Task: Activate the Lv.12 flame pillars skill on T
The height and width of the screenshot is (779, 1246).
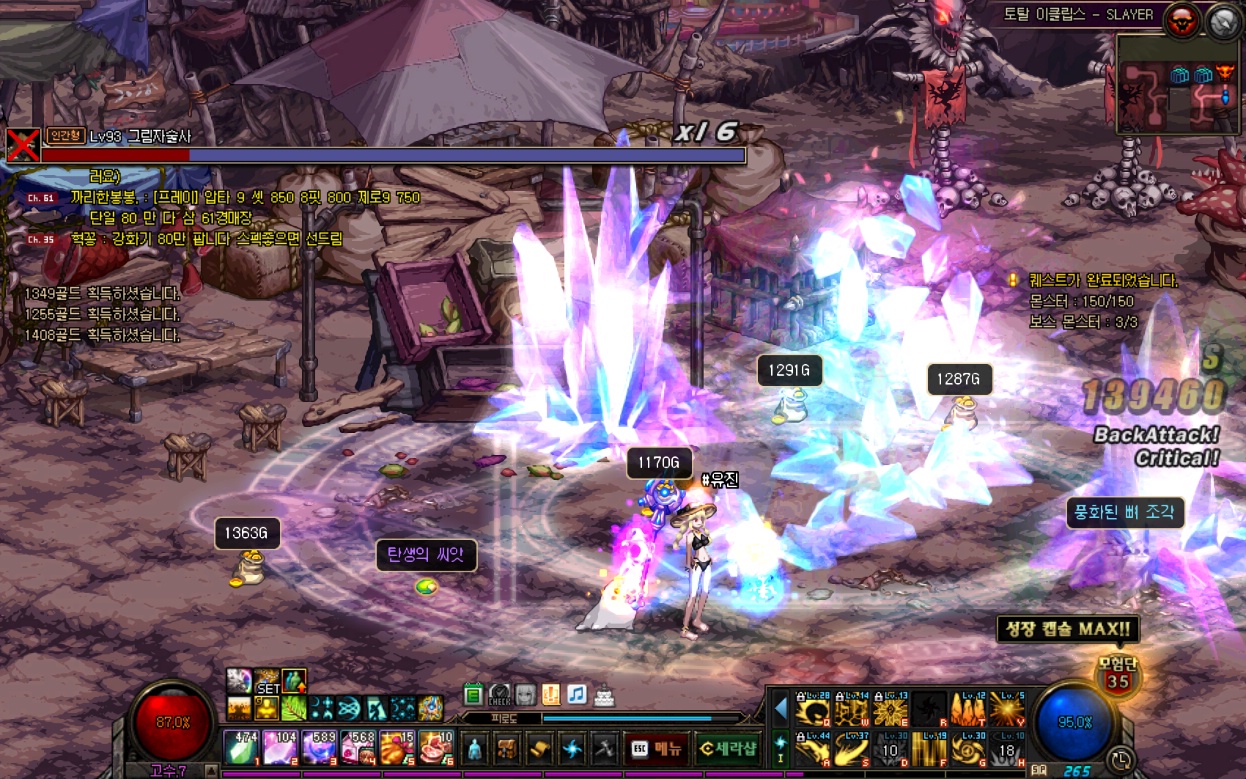Action: pyautogui.click(x=967, y=709)
